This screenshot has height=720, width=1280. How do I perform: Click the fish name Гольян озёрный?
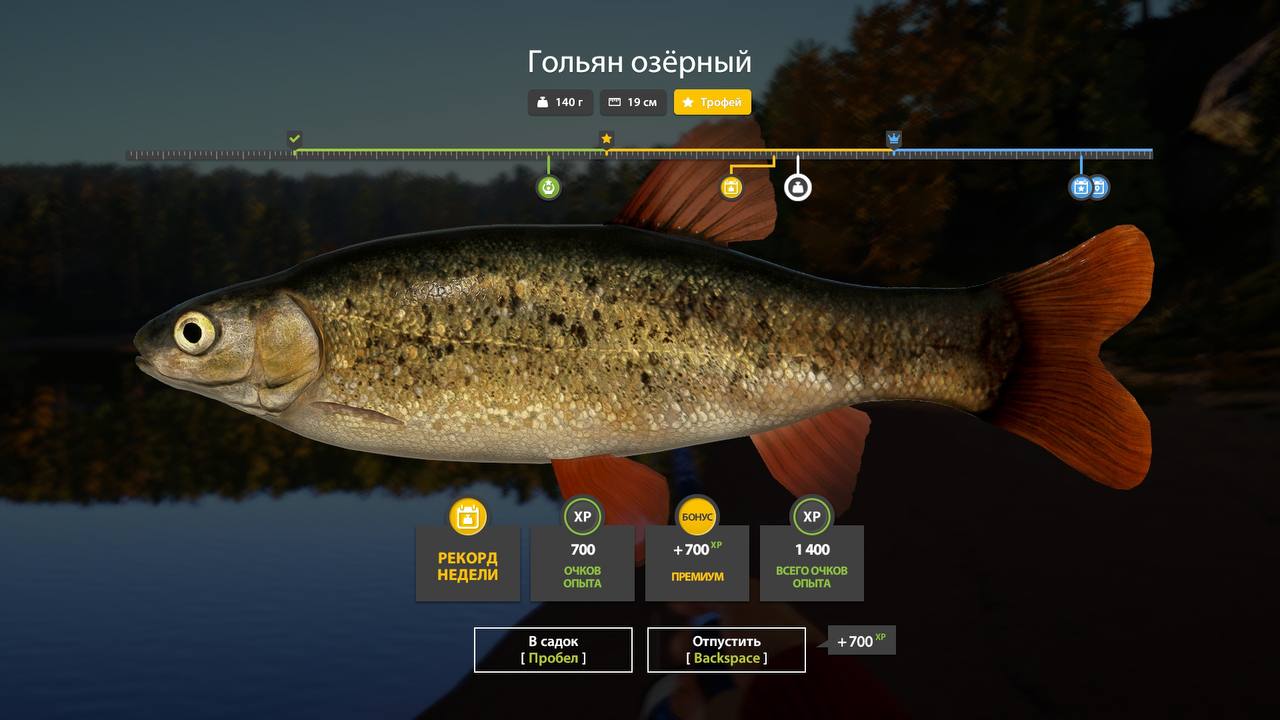(x=639, y=61)
